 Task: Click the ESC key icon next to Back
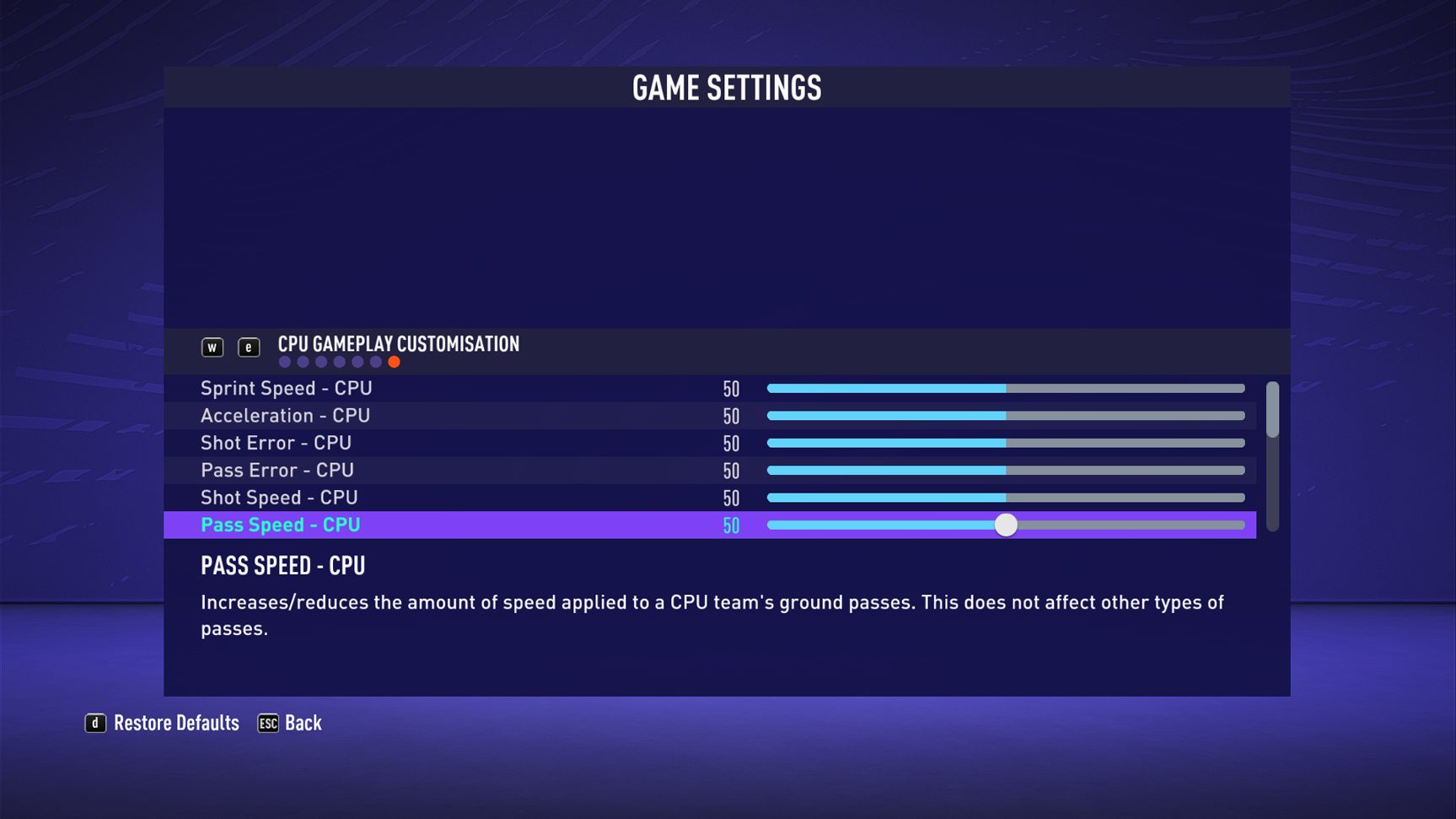tap(267, 723)
